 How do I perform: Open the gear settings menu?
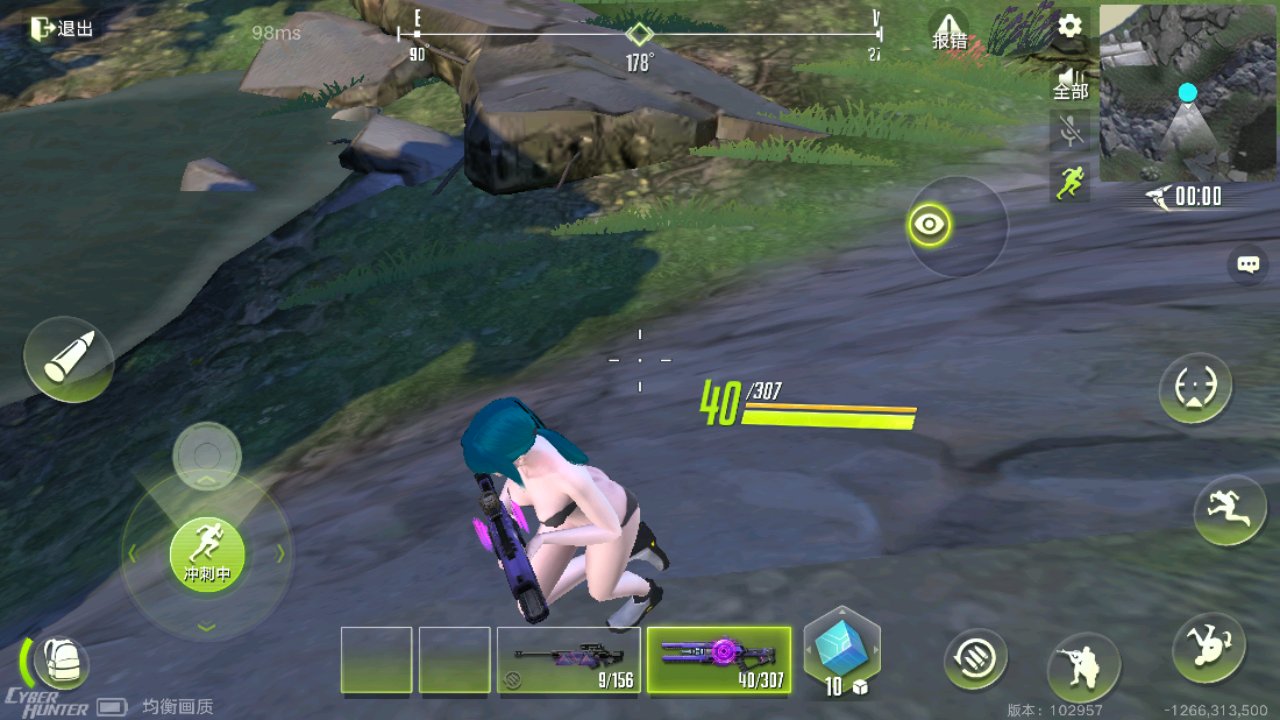pyautogui.click(x=1070, y=26)
